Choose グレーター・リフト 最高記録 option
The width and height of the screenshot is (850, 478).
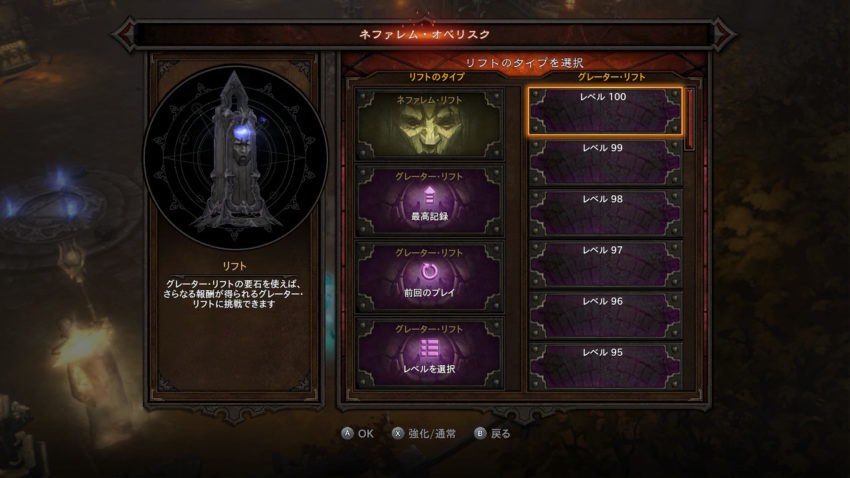coord(430,200)
